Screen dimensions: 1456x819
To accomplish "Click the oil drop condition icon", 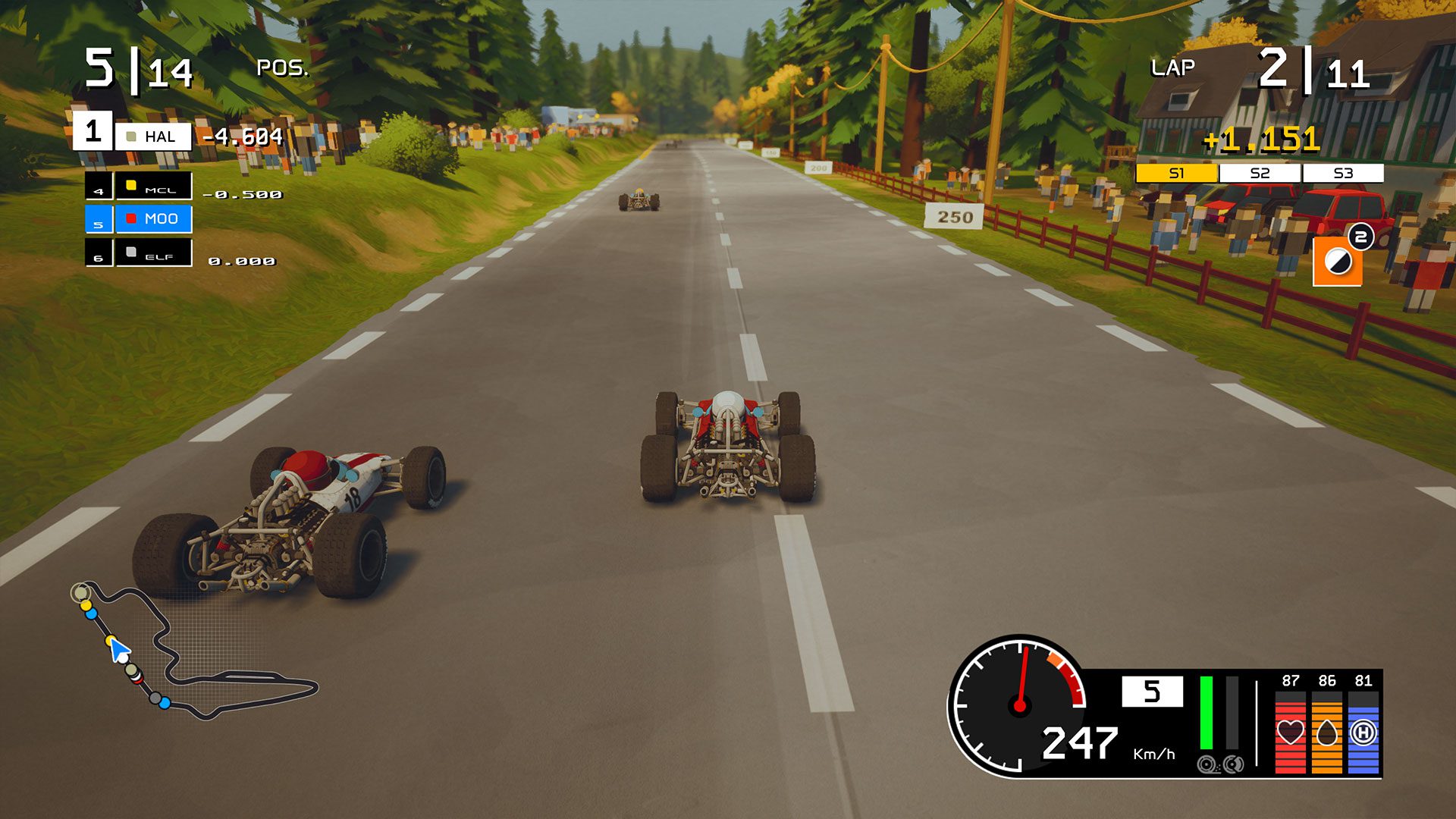I will (x=1327, y=733).
